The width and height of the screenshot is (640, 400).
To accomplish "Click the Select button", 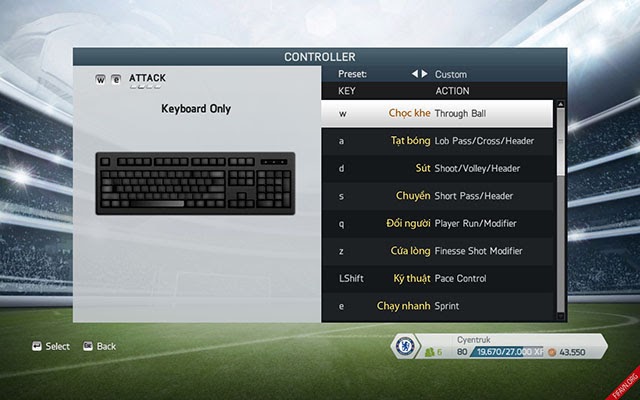I will (51, 346).
